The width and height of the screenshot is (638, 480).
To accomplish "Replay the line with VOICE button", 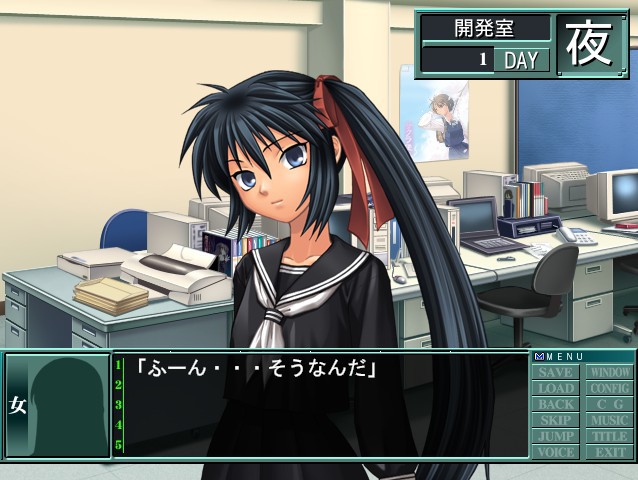I will pyautogui.click(x=556, y=452).
